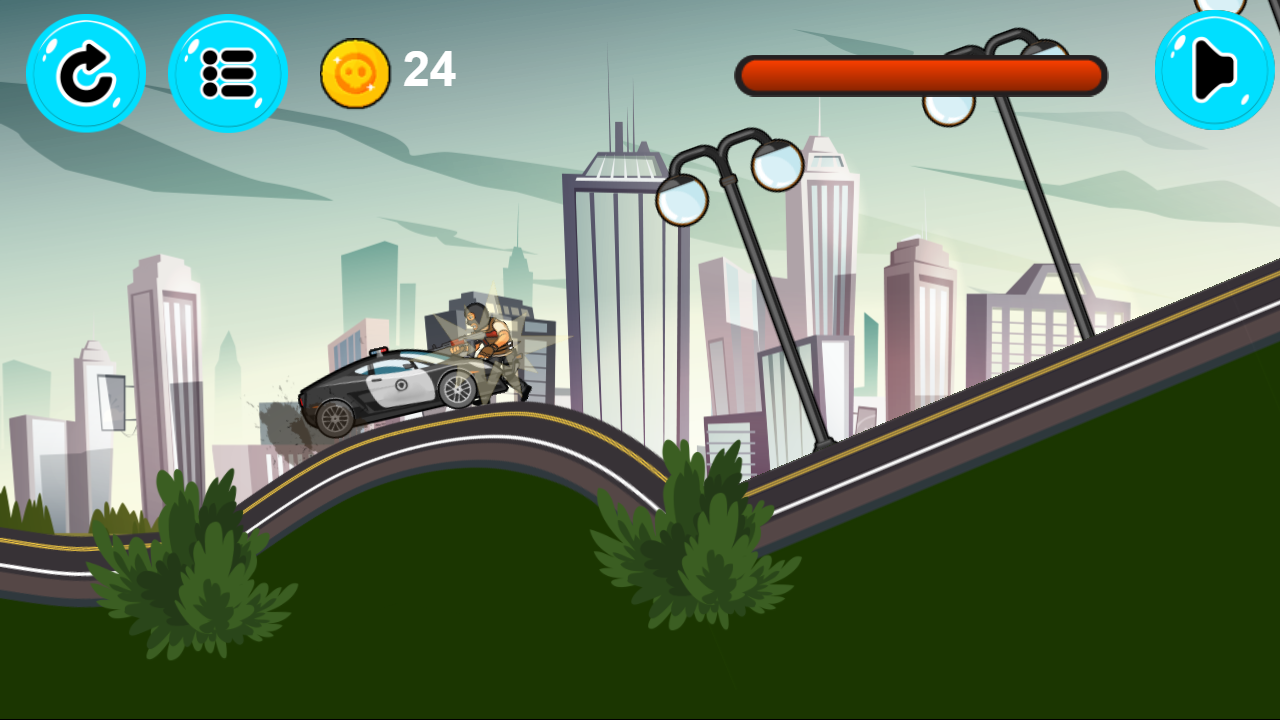Screen dimensions: 1280x720
Task: Open the level selection menu
Action: click(229, 73)
